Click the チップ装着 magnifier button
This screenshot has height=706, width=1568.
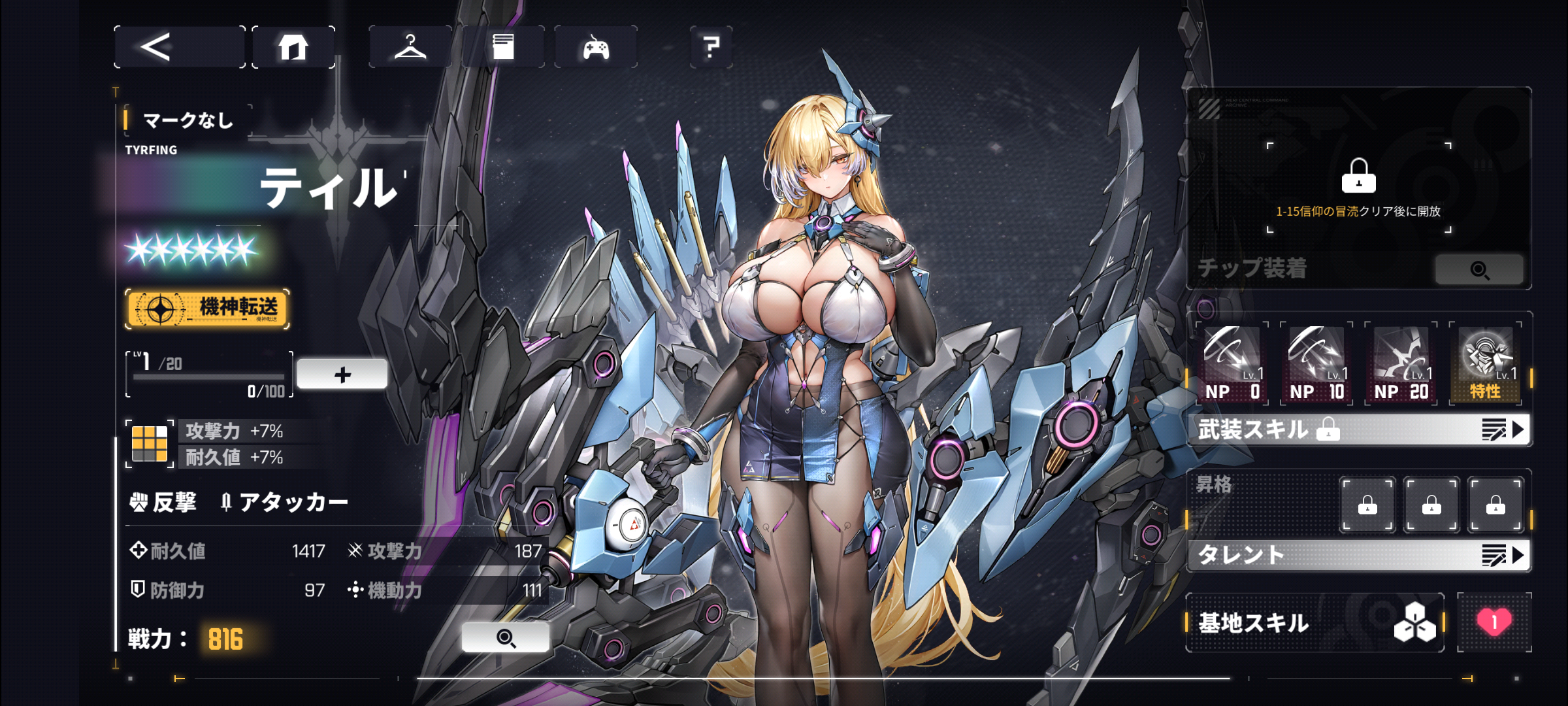[x=1479, y=269]
